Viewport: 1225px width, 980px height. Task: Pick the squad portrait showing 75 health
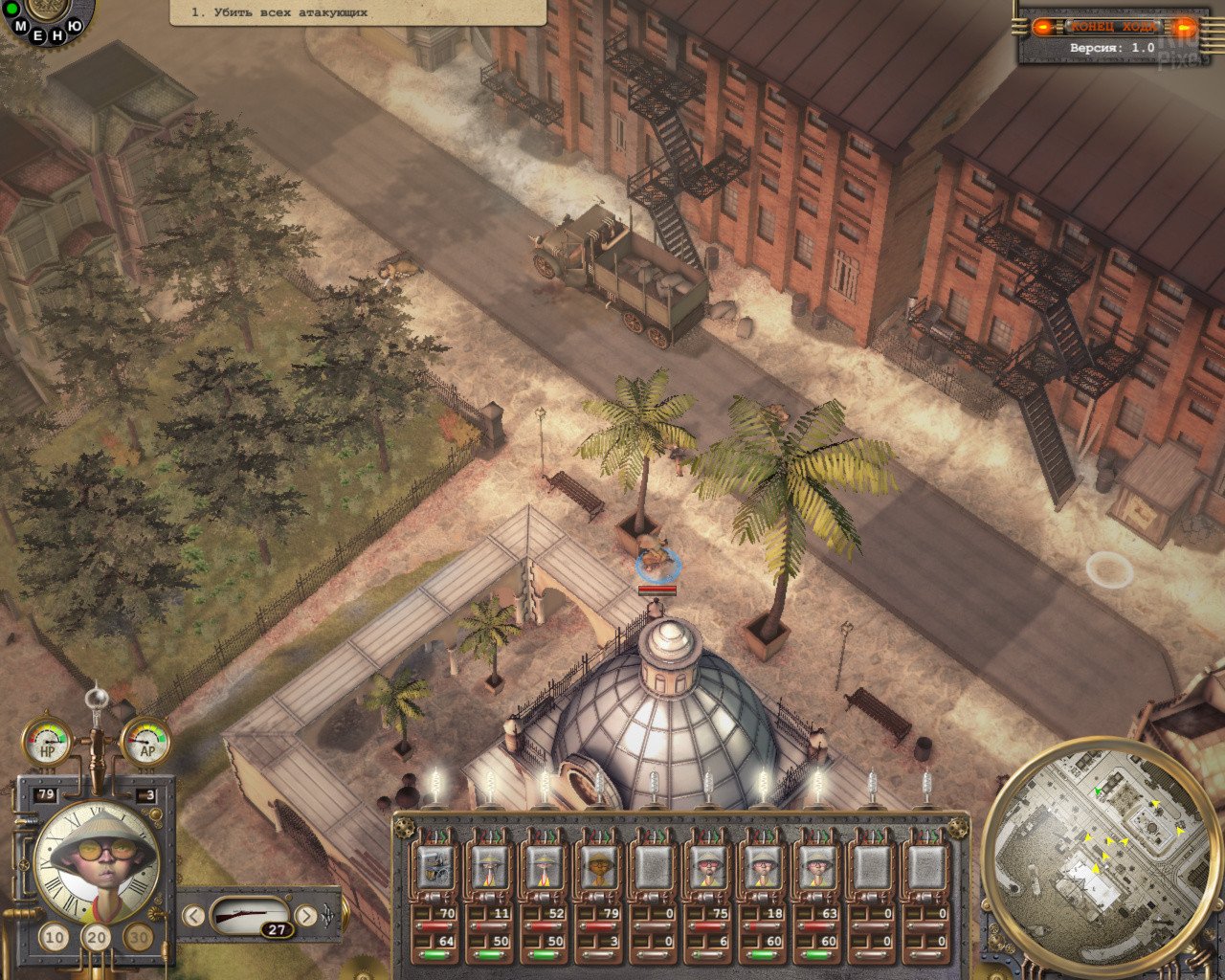708,867
